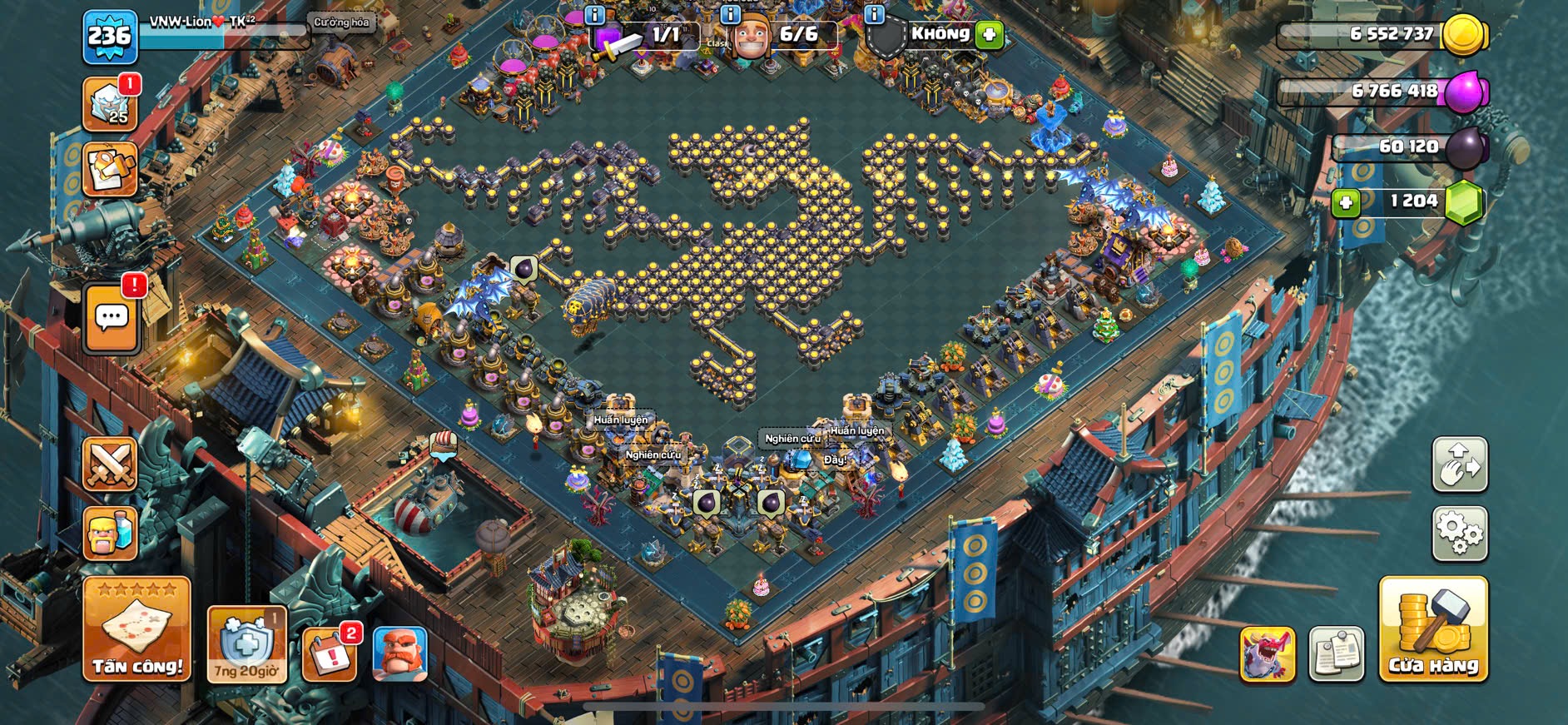
Task: Open the barbarian and potion army menu
Action: point(110,533)
